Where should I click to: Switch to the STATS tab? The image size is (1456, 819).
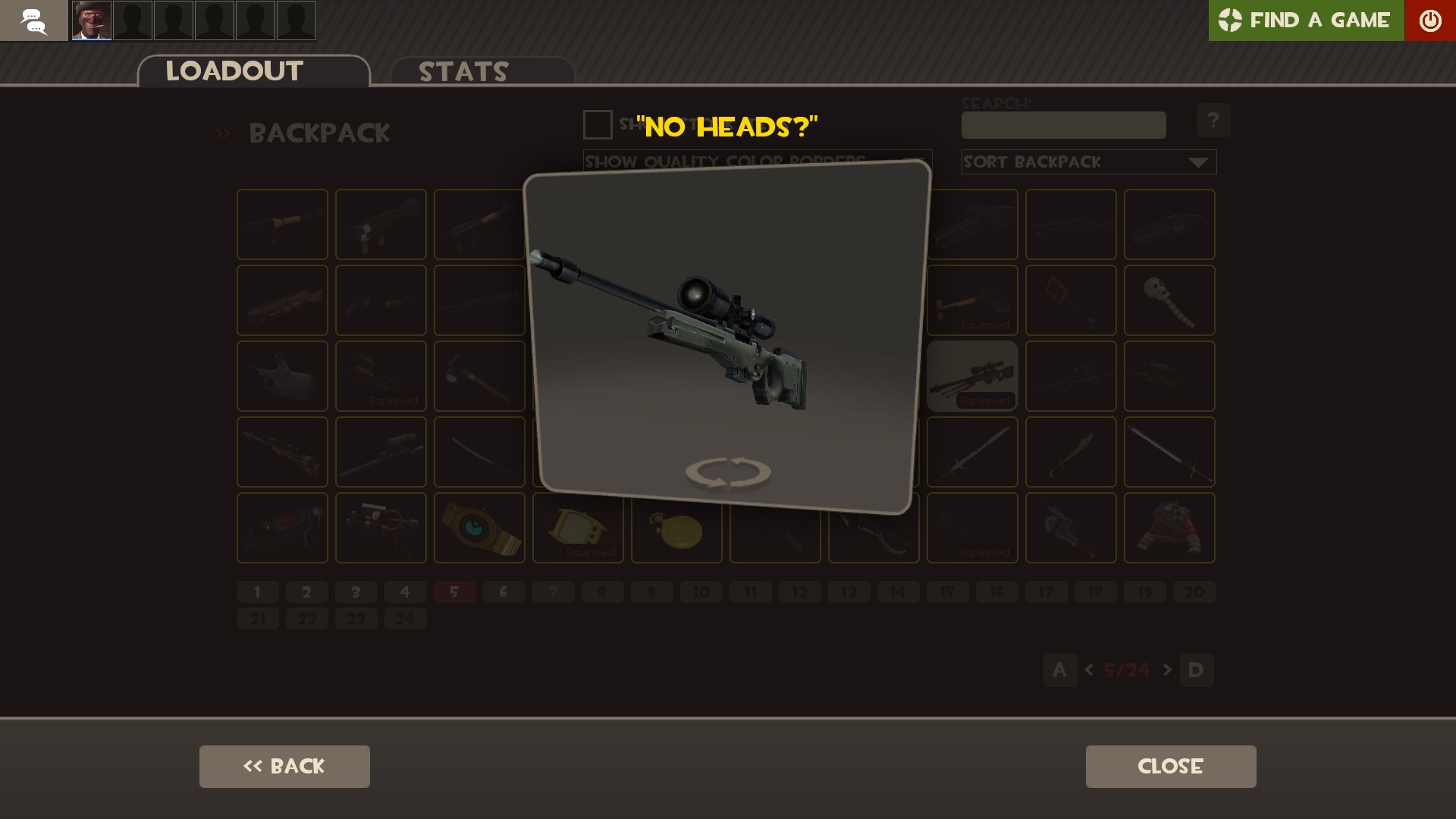pyautogui.click(x=463, y=71)
